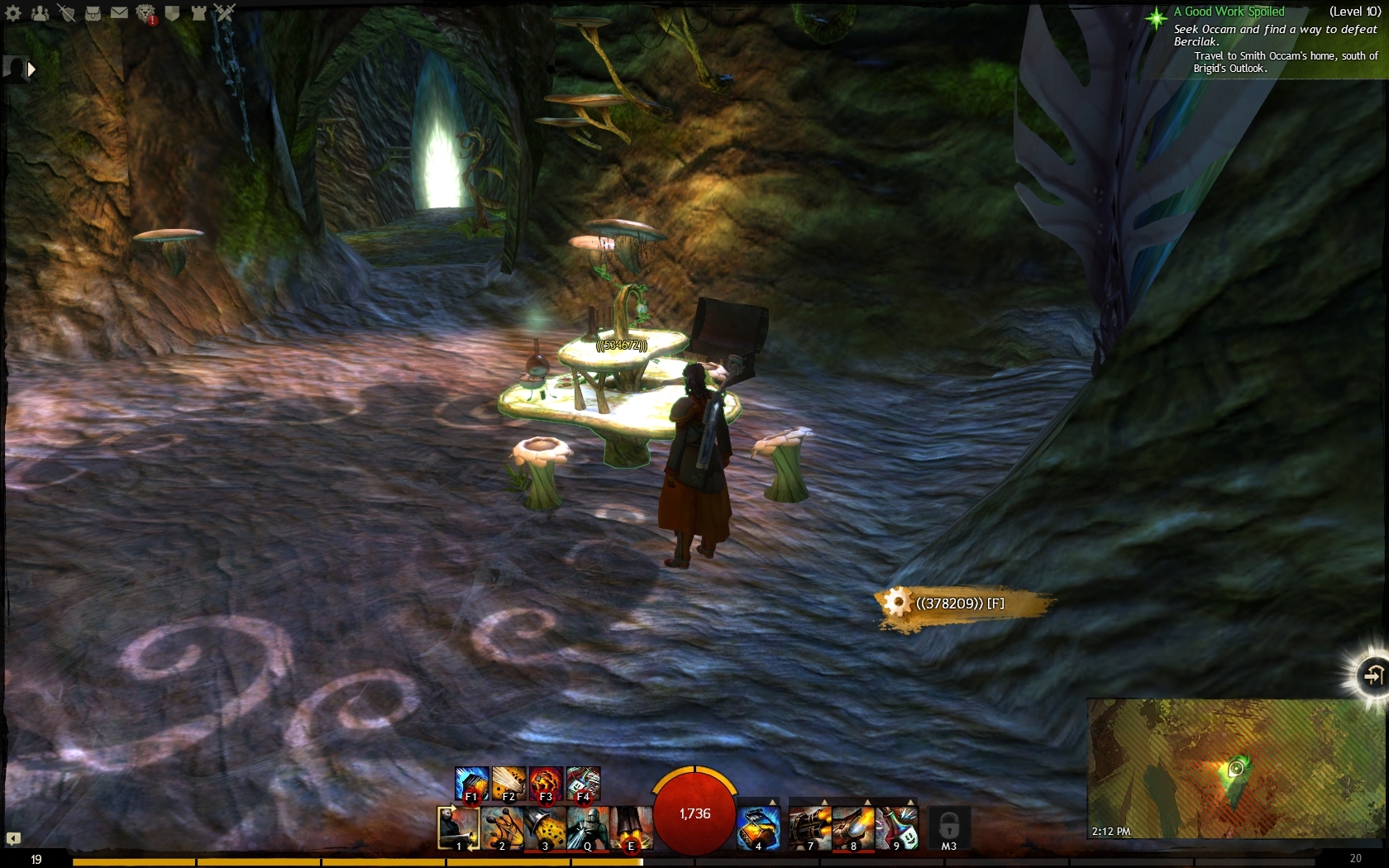Activate the healing skill in slot 4
The height and width of the screenshot is (868, 1389).
[x=758, y=827]
